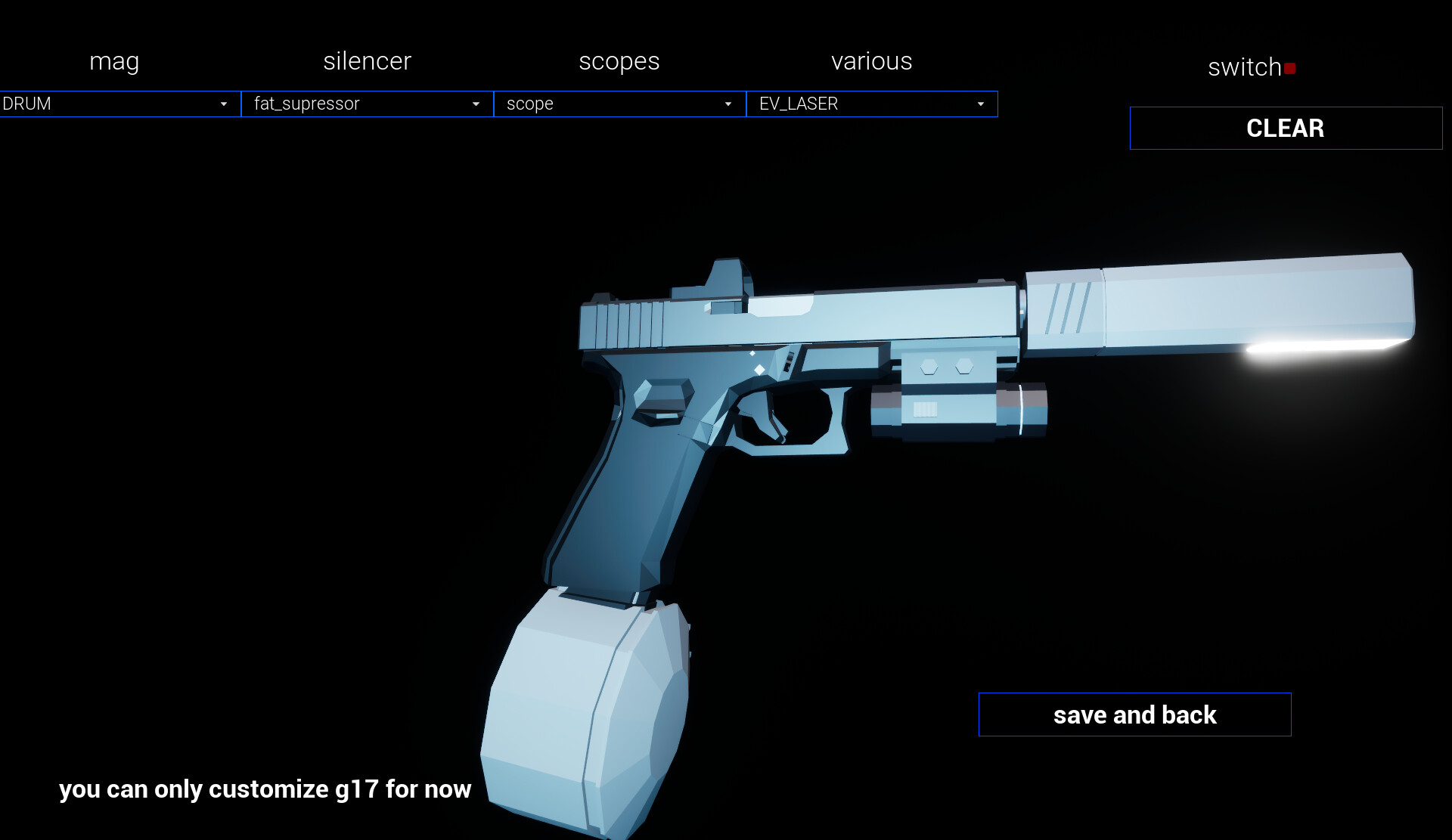Click the save and back button
Screen dimensions: 1452x840
(1134, 714)
